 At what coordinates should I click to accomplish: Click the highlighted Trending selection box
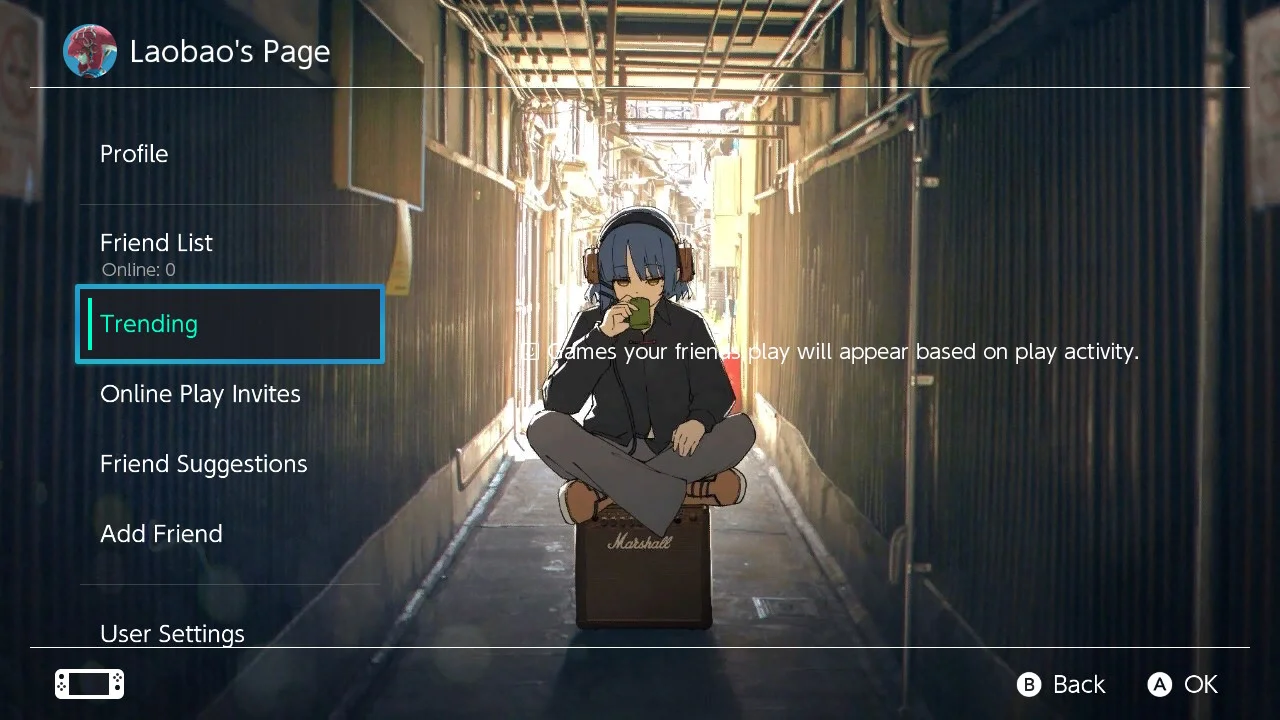[x=230, y=323]
